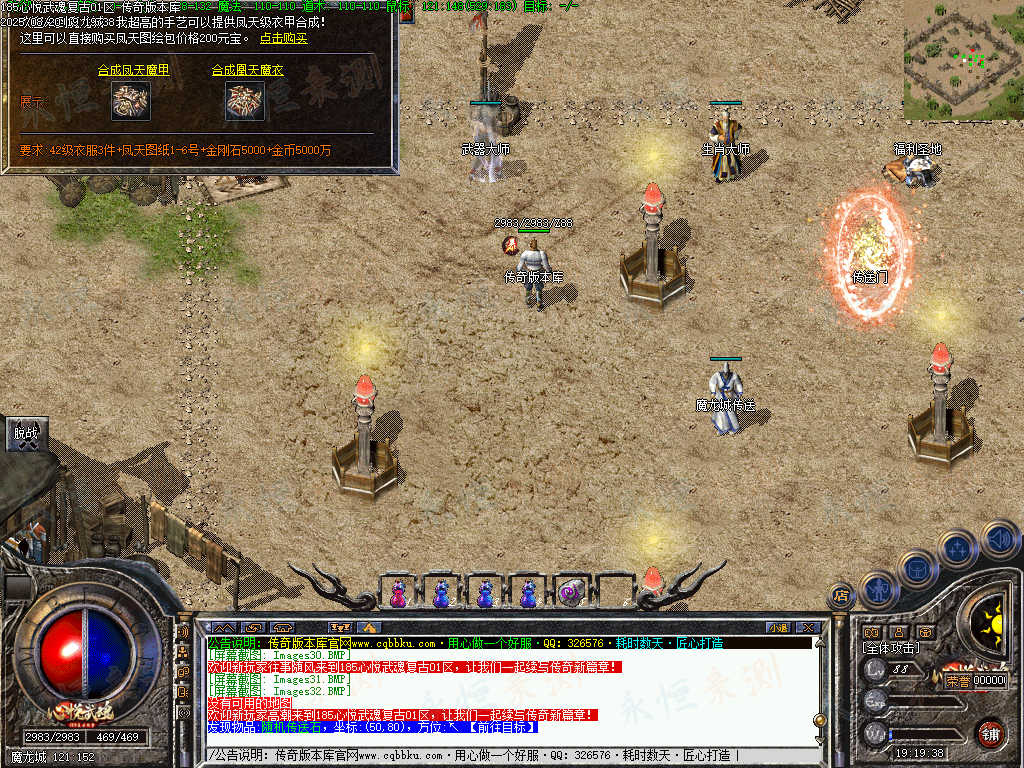
Task: Choose the 合成凰天魔衣 synthesis link
Action: [247, 71]
